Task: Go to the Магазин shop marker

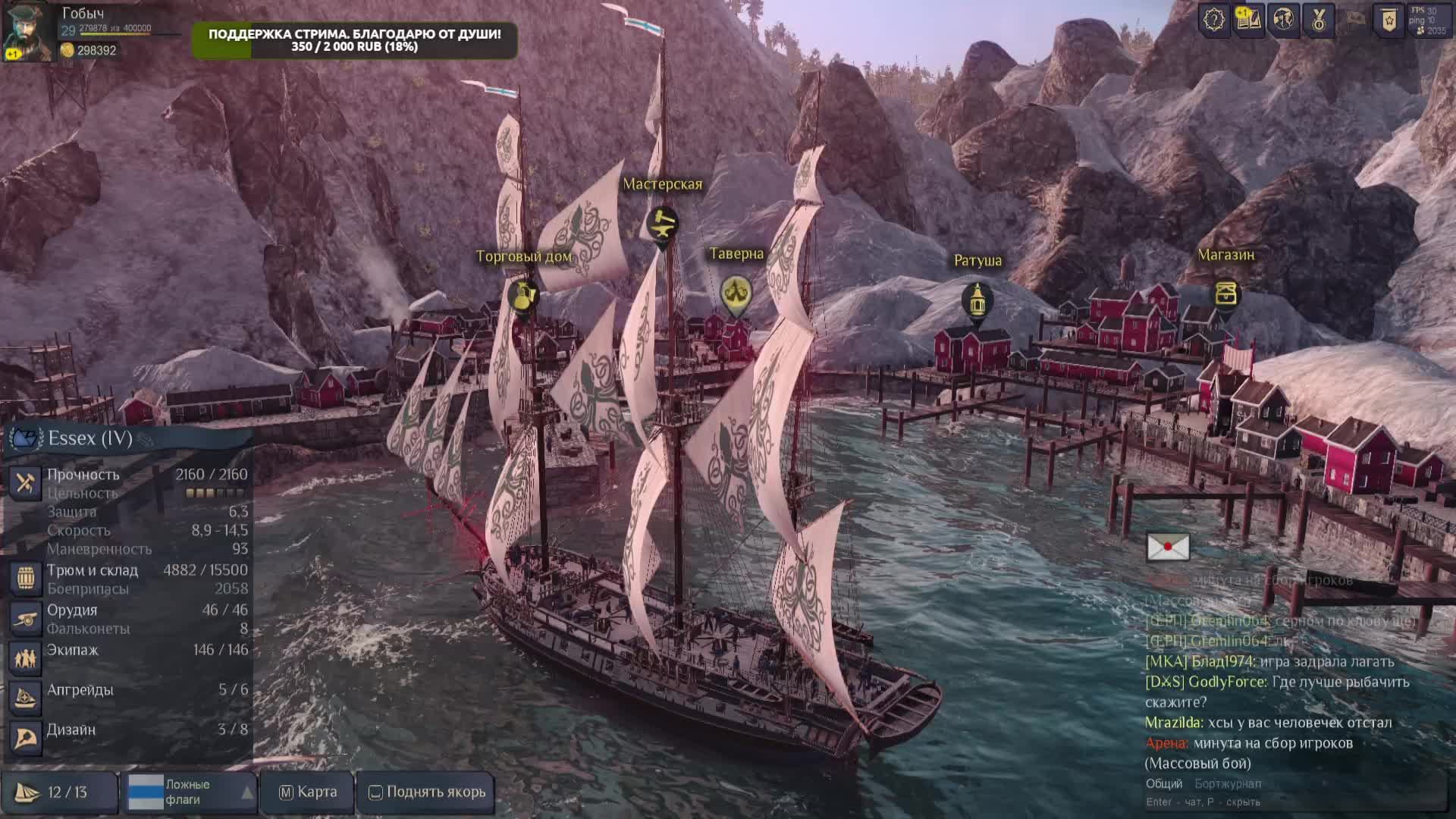Action: click(x=1225, y=293)
